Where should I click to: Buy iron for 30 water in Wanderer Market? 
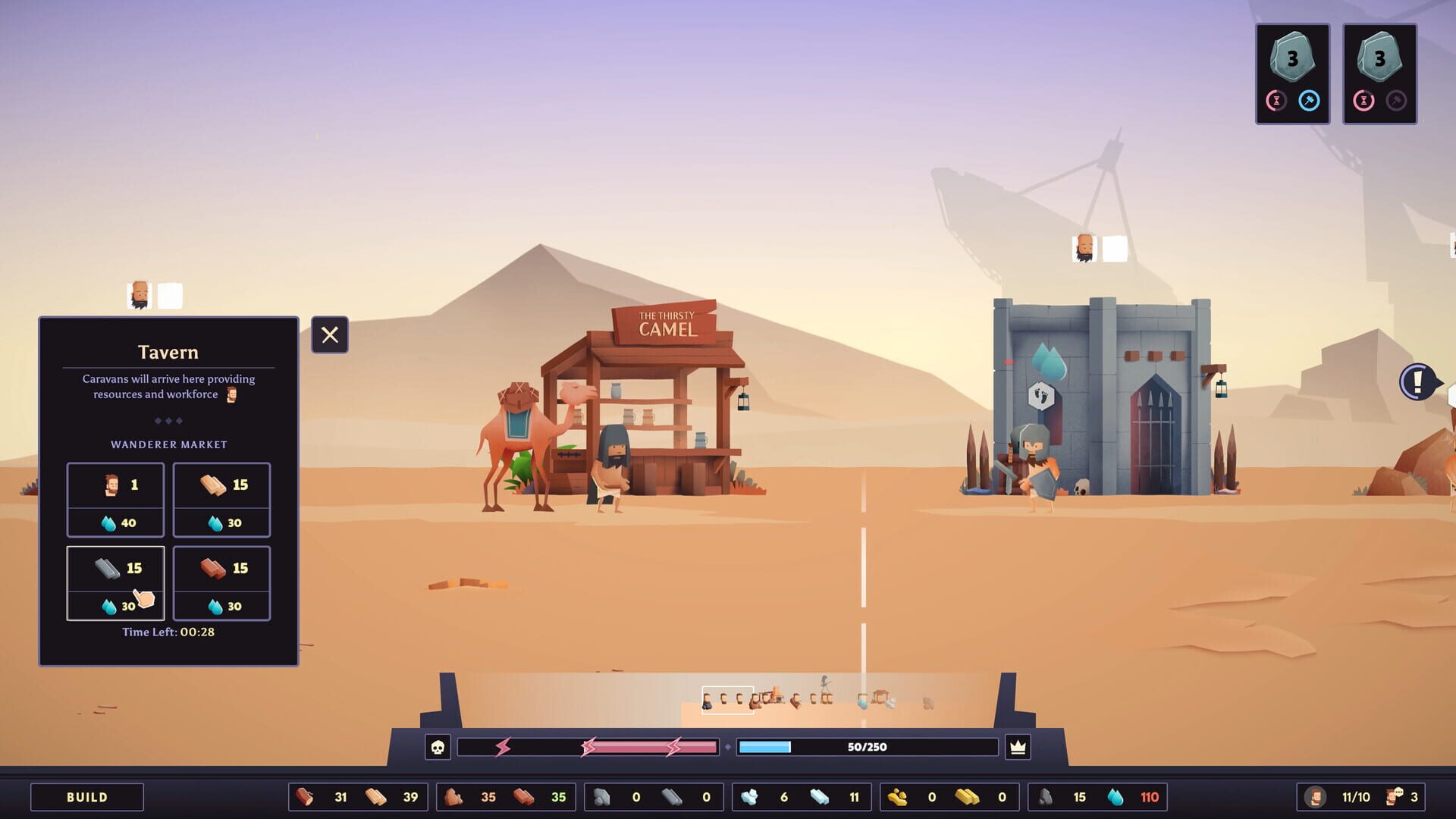pyautogui.click(x=115, y=582)
